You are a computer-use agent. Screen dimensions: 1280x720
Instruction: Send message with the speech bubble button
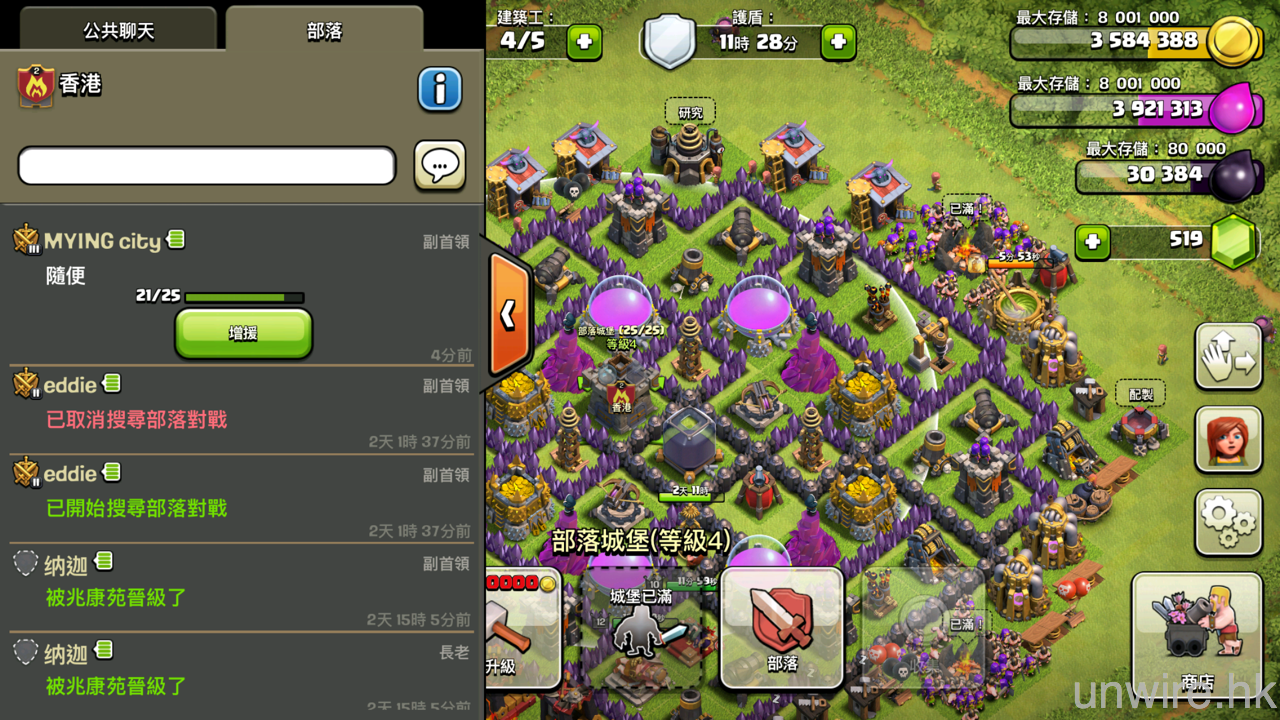click(x=440, y=166)
